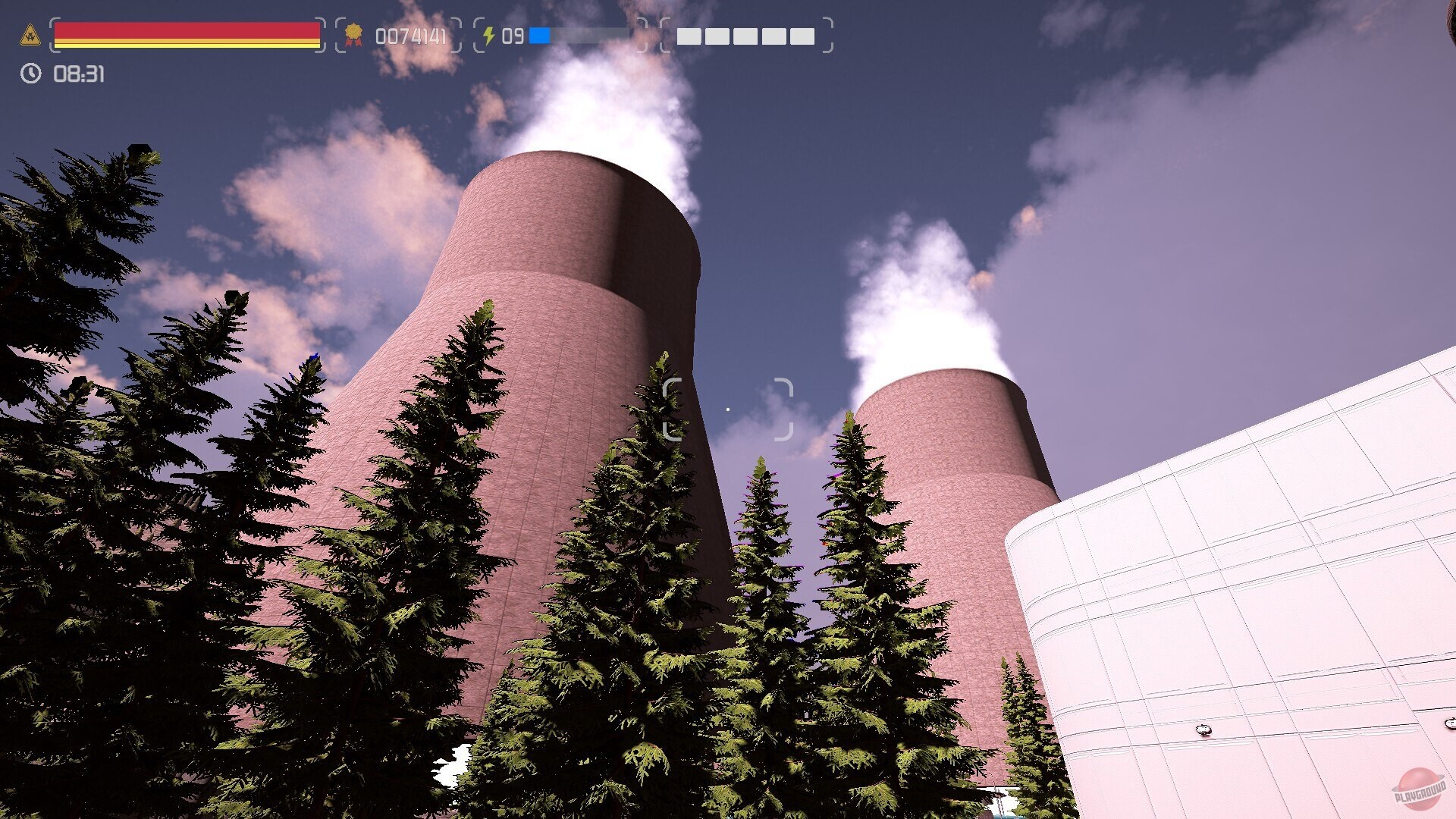The width and height of the screenshot is (1456, 819).
Task: Click the second inventory slot square
Action: coord(717,36)
